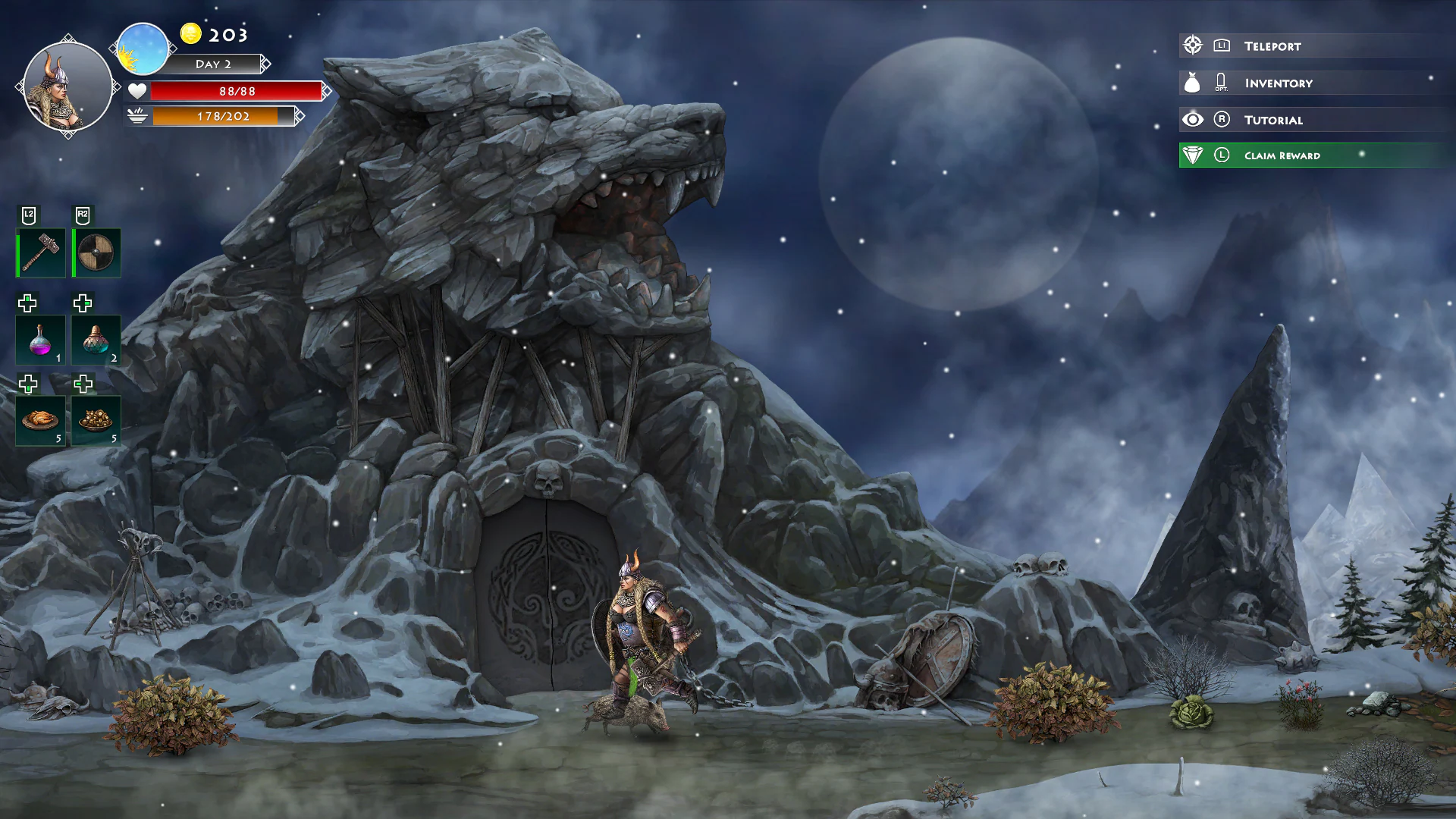1456x819 pixels.
Task: Click the compass icon next to Teleport
Action: [1192, 45]
